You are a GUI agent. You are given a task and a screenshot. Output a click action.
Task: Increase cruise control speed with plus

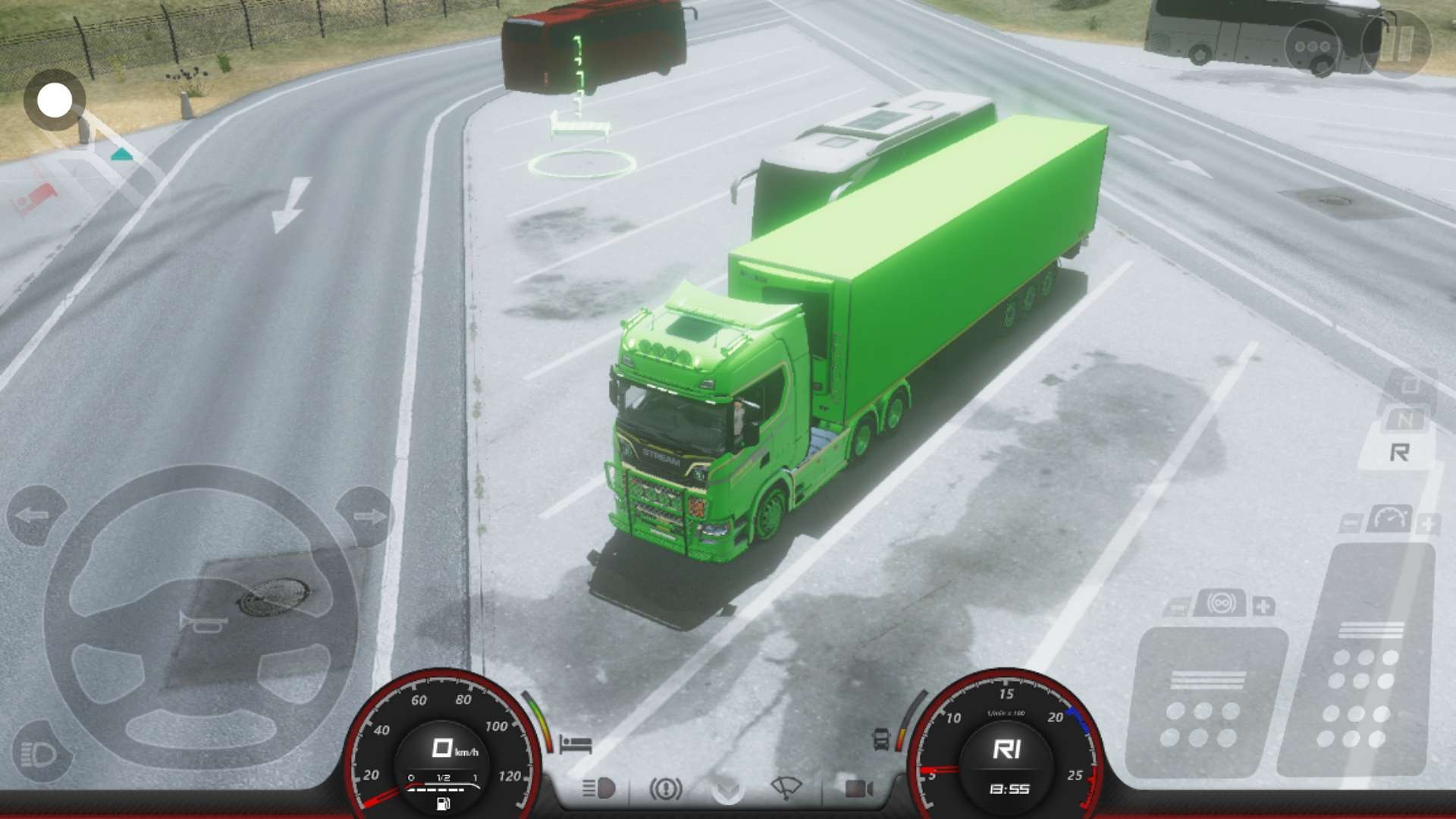tap(1427, 523)
